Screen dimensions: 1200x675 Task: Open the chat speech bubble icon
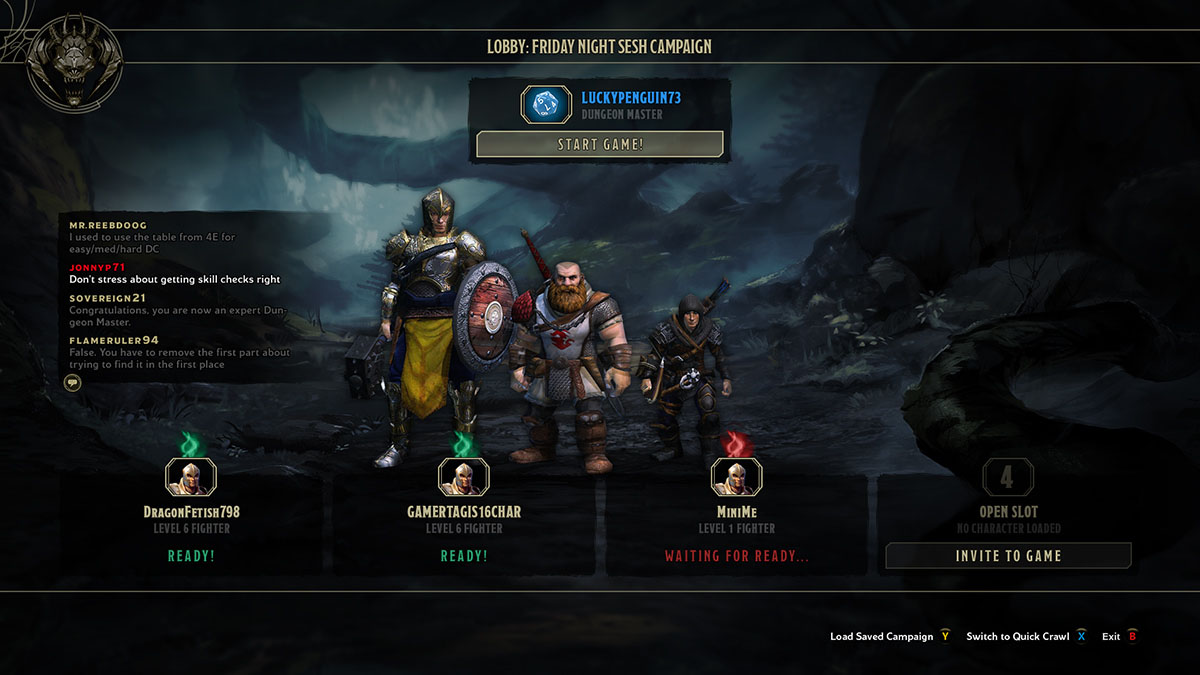[x=72, y=383]
